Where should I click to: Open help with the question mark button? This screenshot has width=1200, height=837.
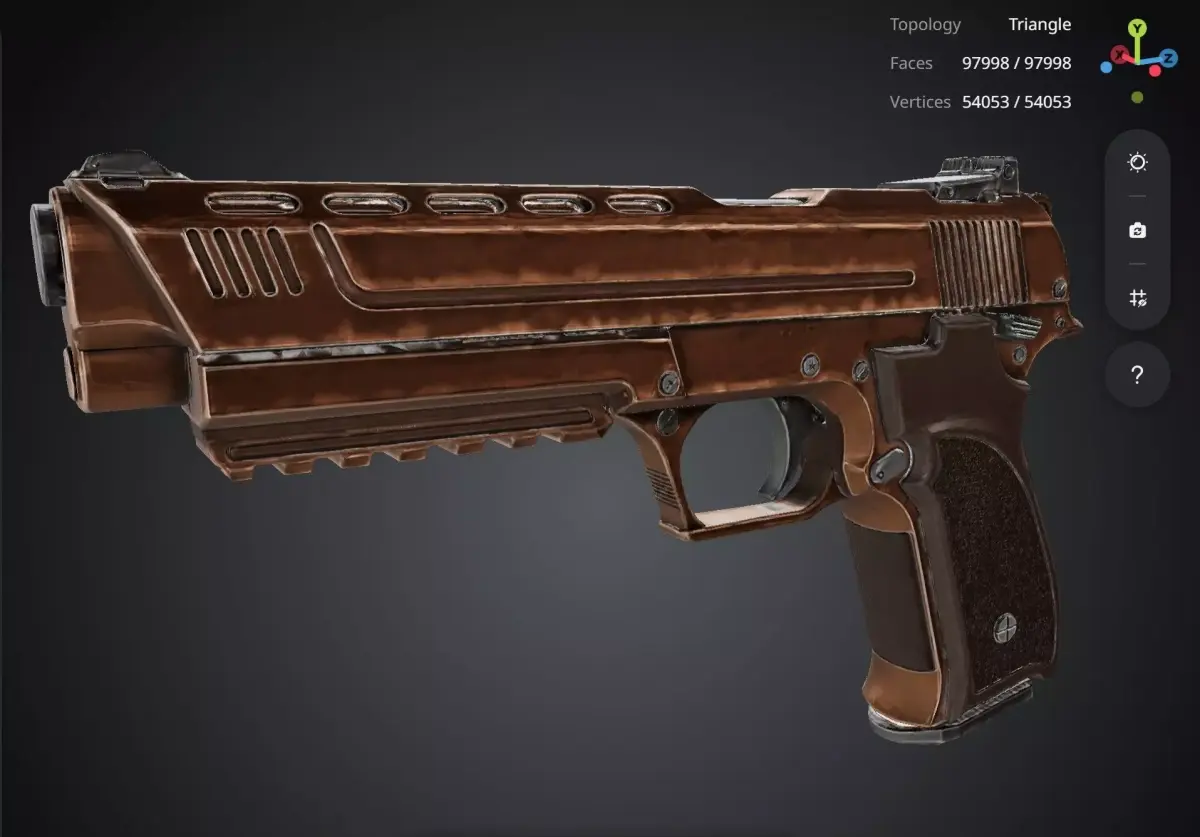1137,375
